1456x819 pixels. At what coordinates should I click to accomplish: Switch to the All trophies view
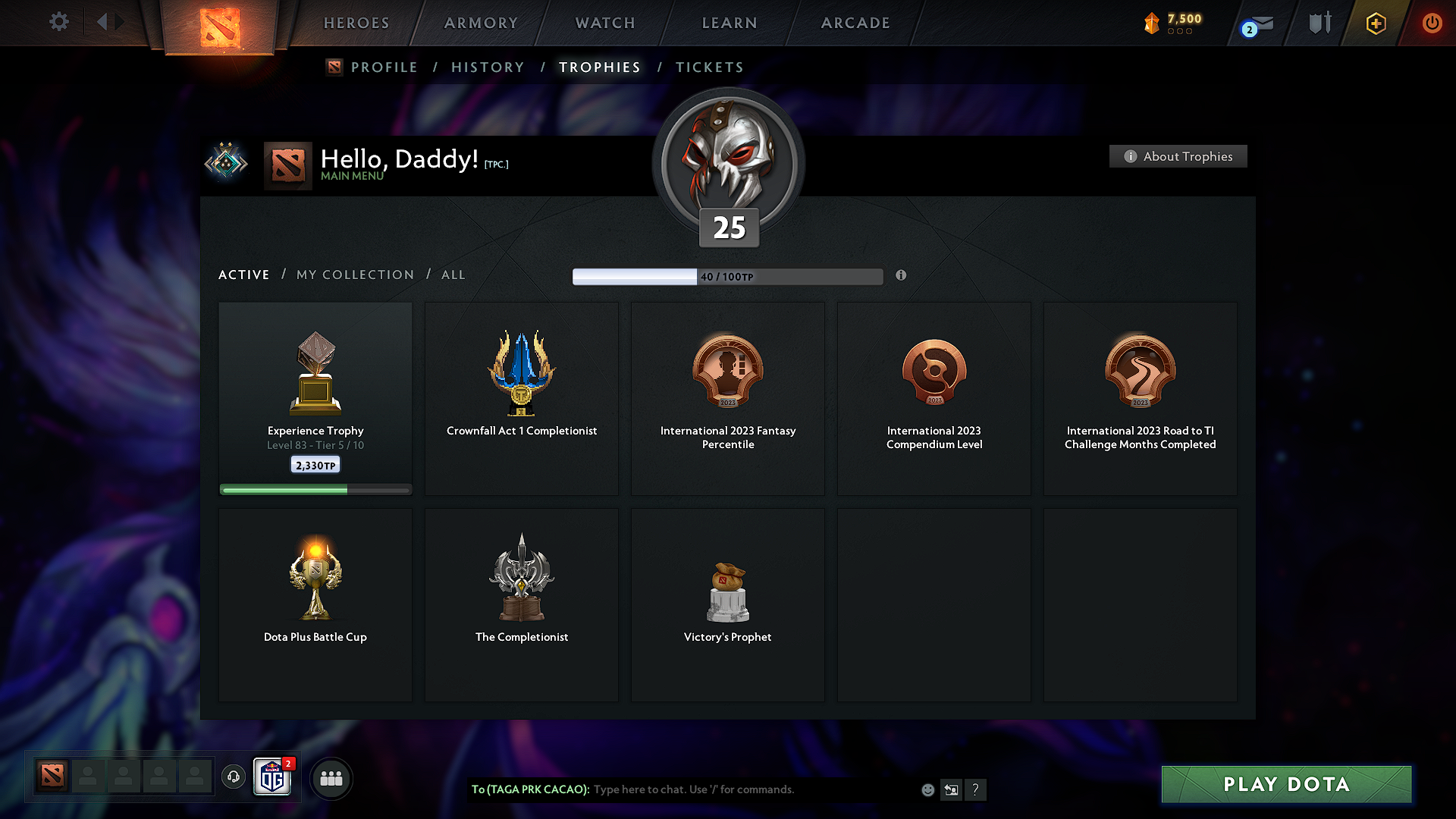(453, 275)
